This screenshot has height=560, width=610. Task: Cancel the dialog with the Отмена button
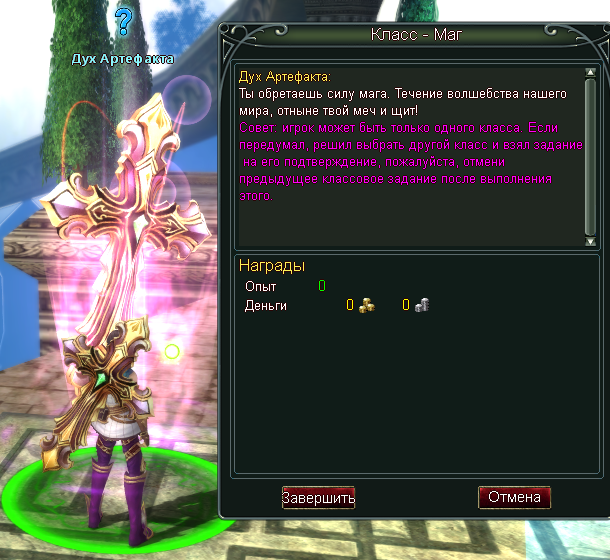pyautogui.click(x=514, y=497)
